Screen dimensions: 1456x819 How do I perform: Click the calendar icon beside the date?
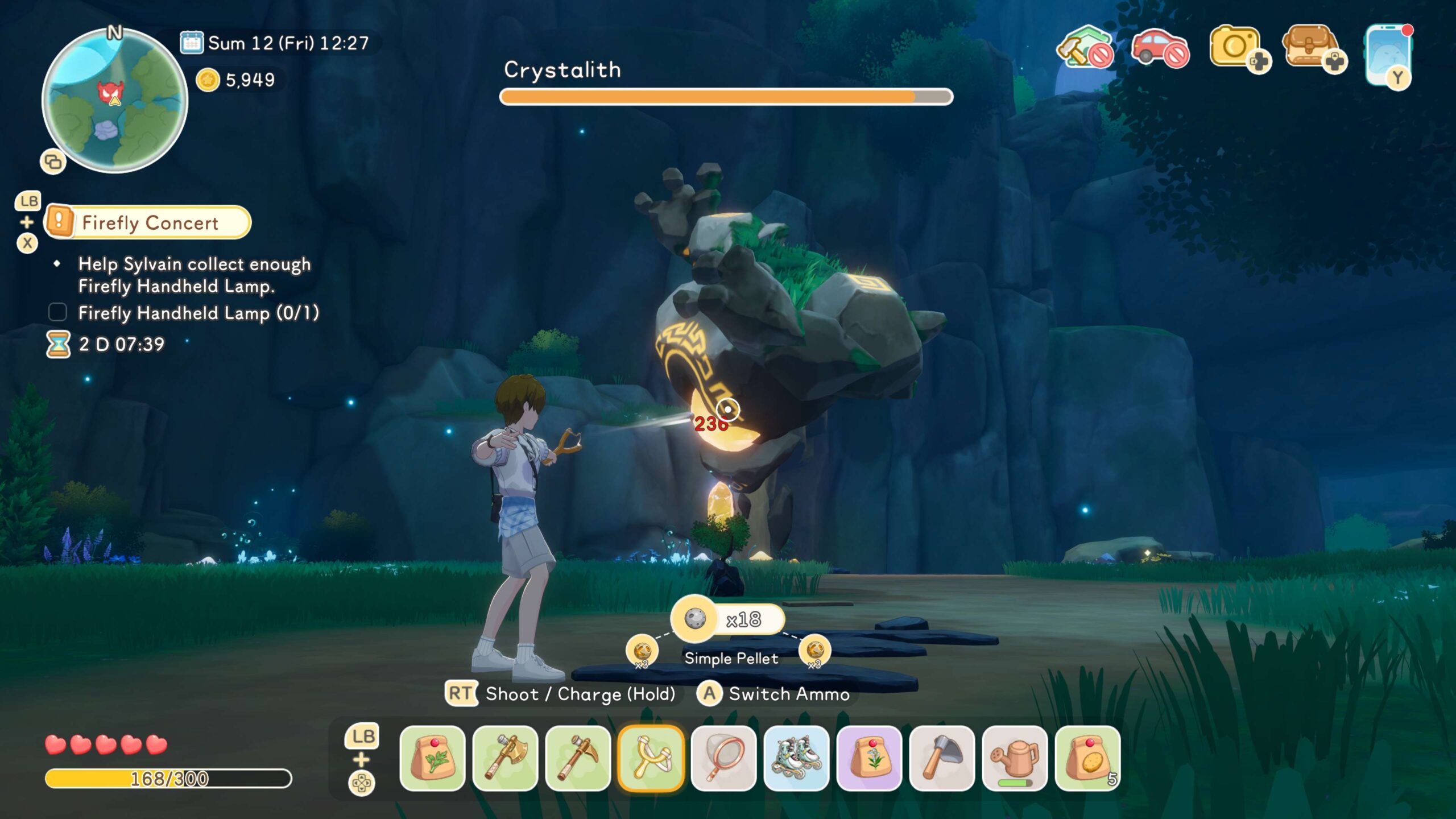click(192, 43)
